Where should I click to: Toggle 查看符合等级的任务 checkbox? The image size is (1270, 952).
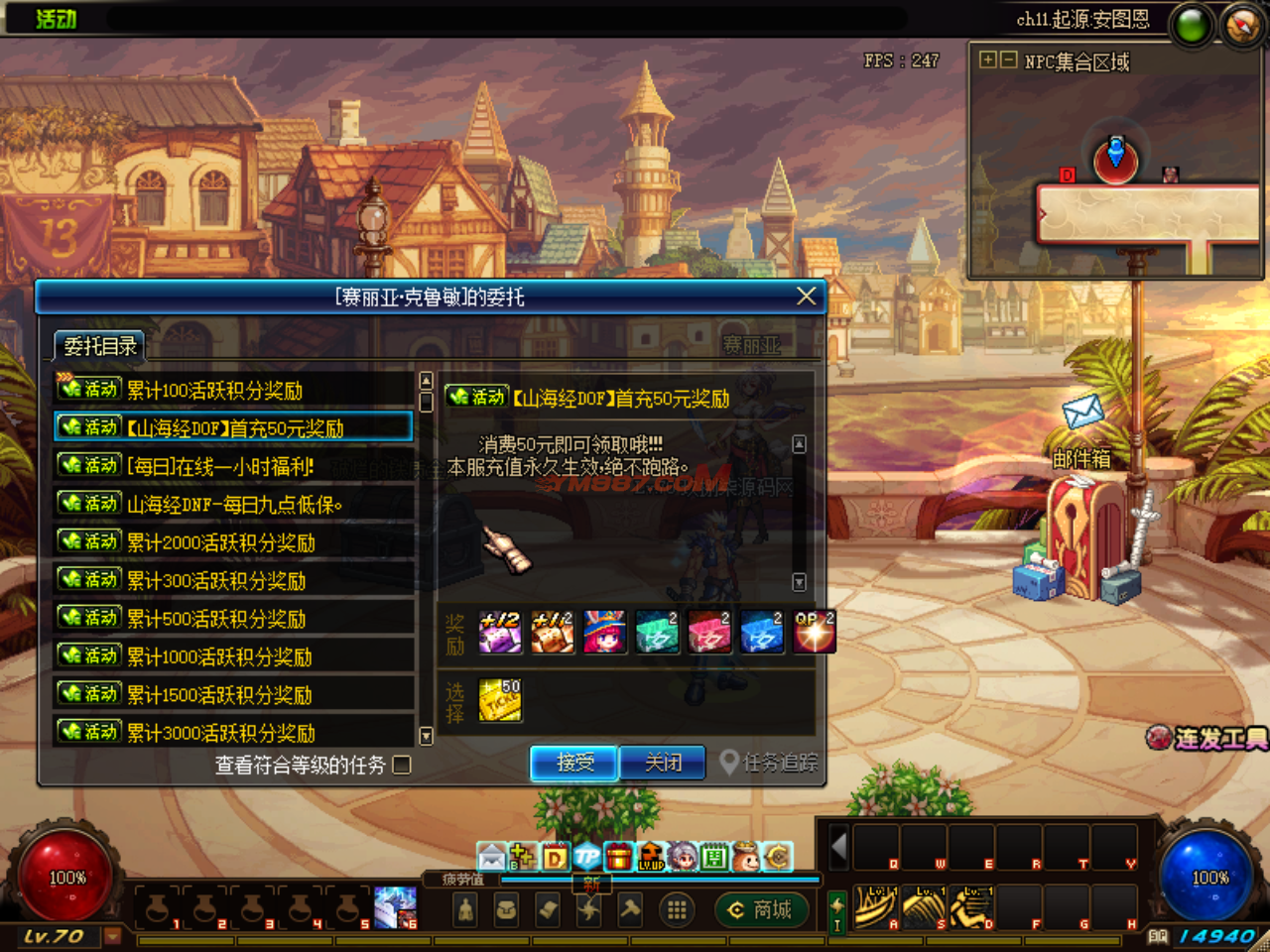pyautogui.click(x=402, y=765)
